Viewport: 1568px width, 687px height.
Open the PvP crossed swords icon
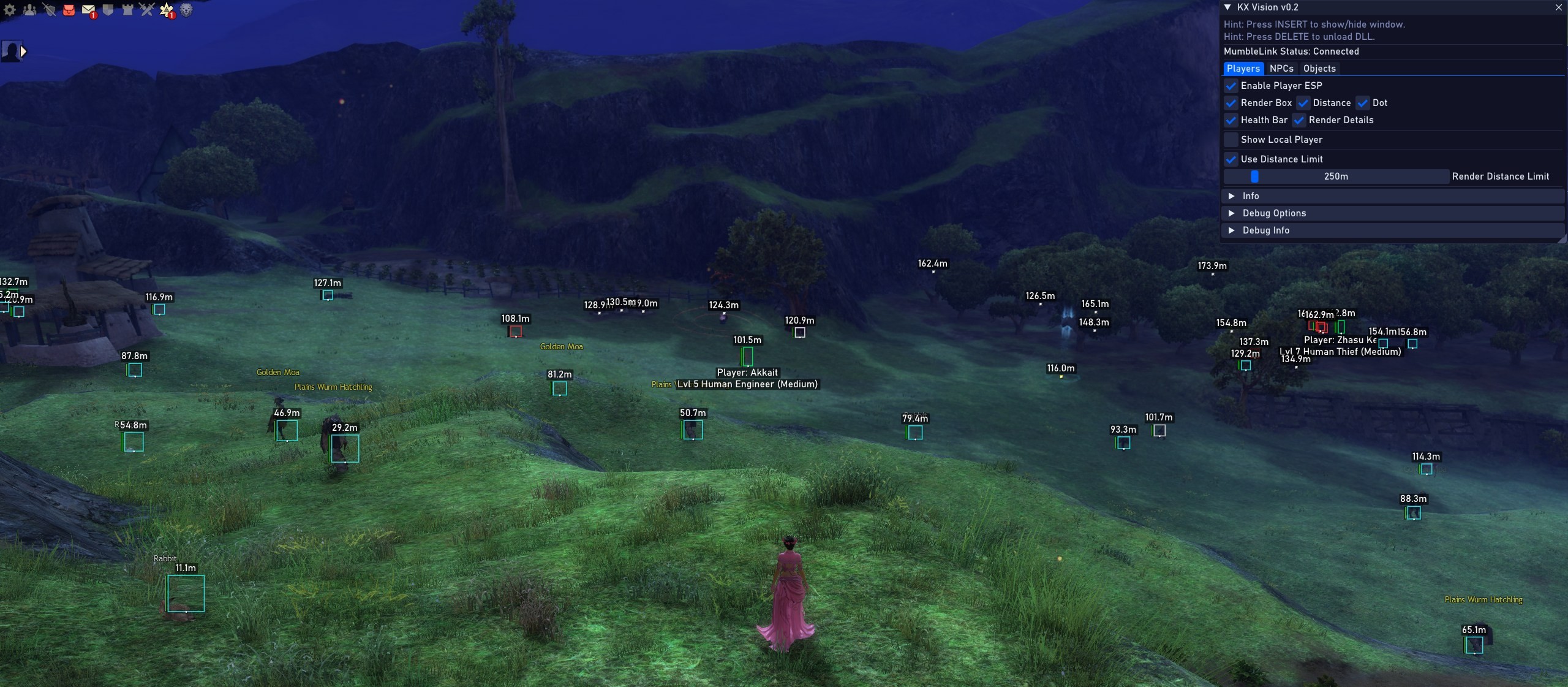pyautogui.click(x=147, y=10)
